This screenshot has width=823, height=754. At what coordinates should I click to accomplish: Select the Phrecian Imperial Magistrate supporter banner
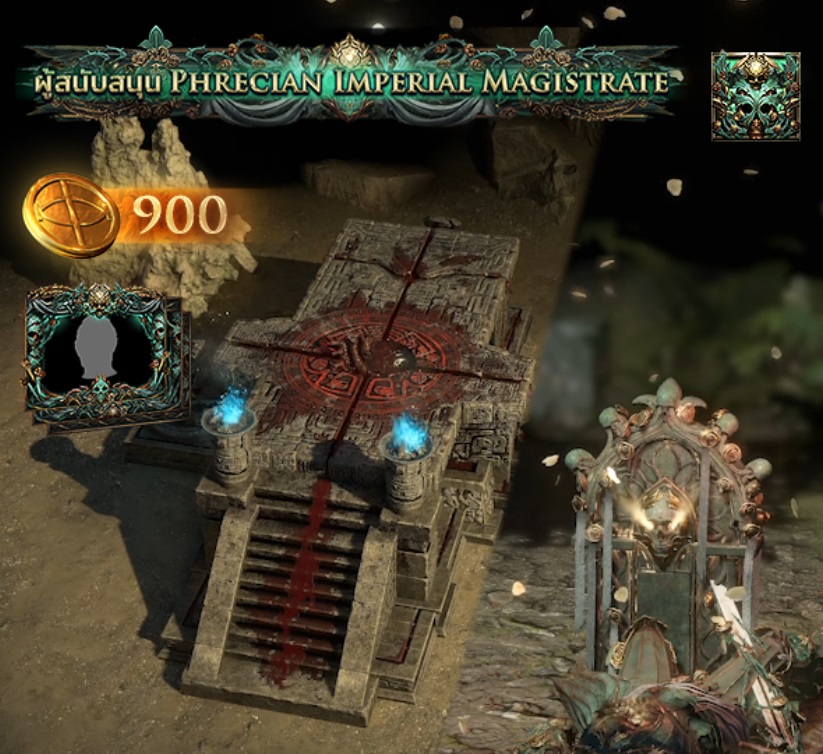pos(350,80)
